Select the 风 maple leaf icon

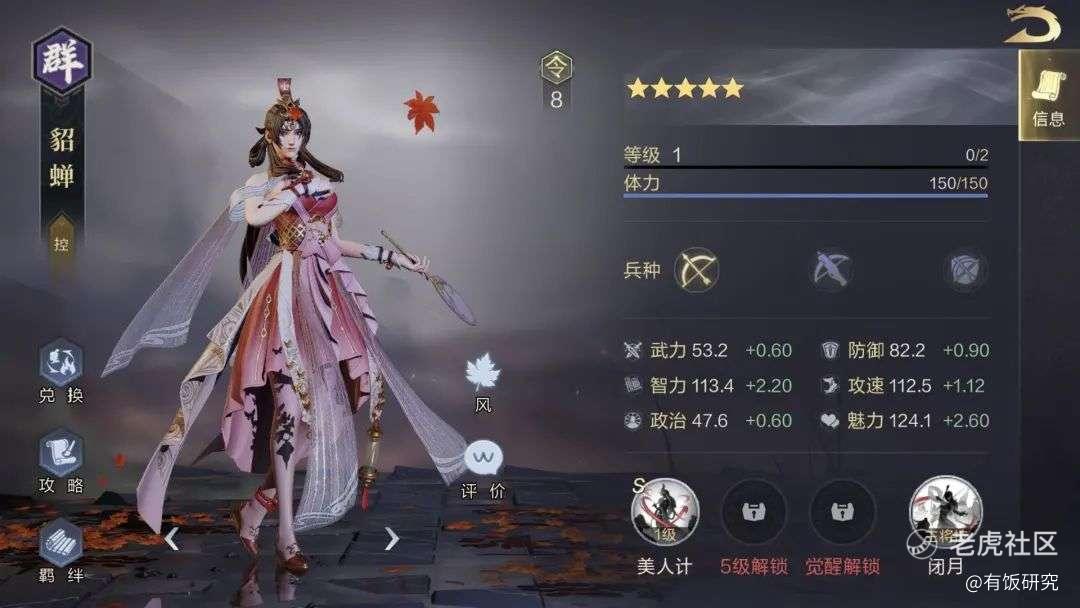[483, 375]
